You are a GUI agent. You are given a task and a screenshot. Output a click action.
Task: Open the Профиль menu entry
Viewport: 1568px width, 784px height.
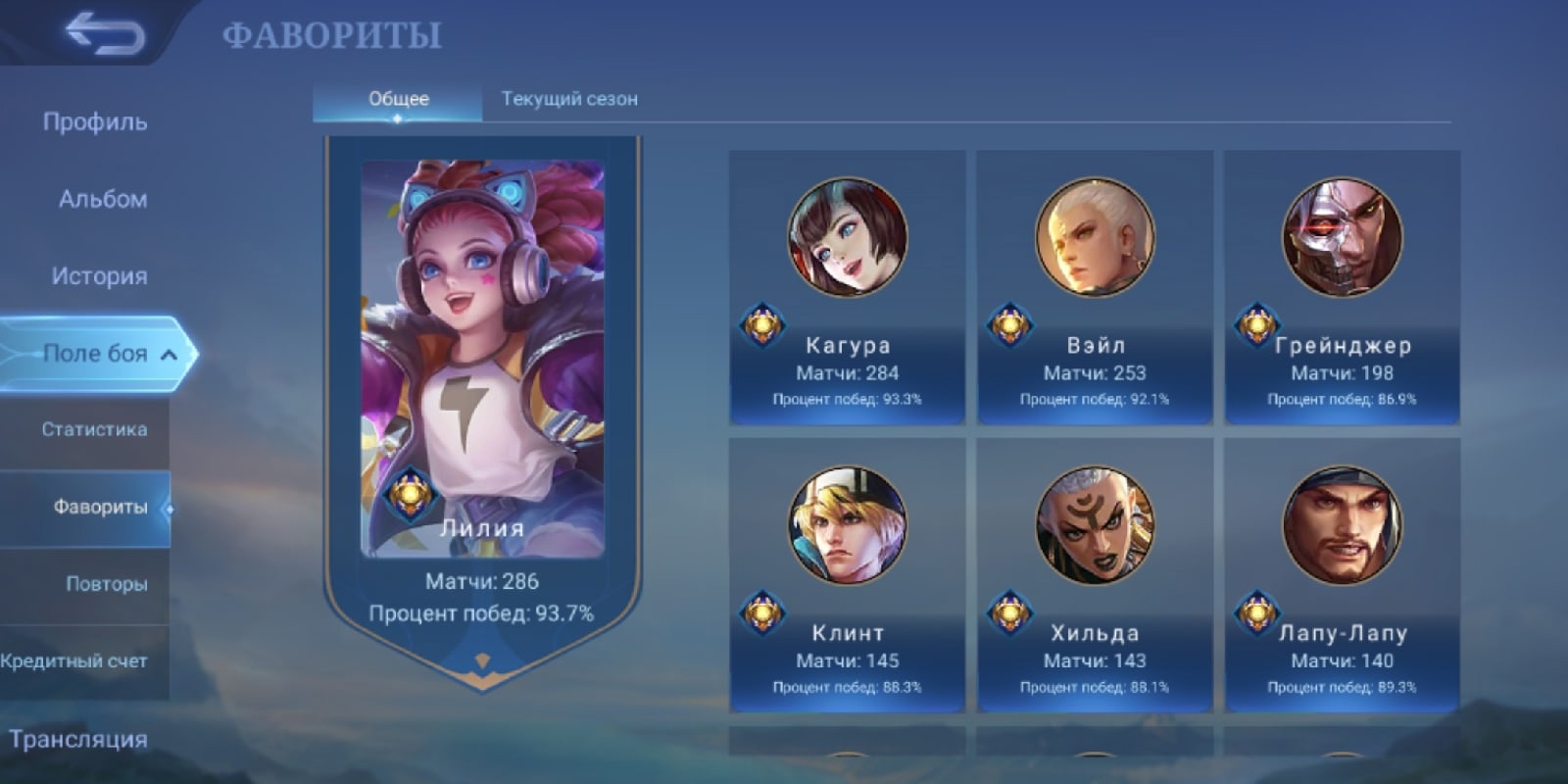pyautogui.click(x=95, y=122)
